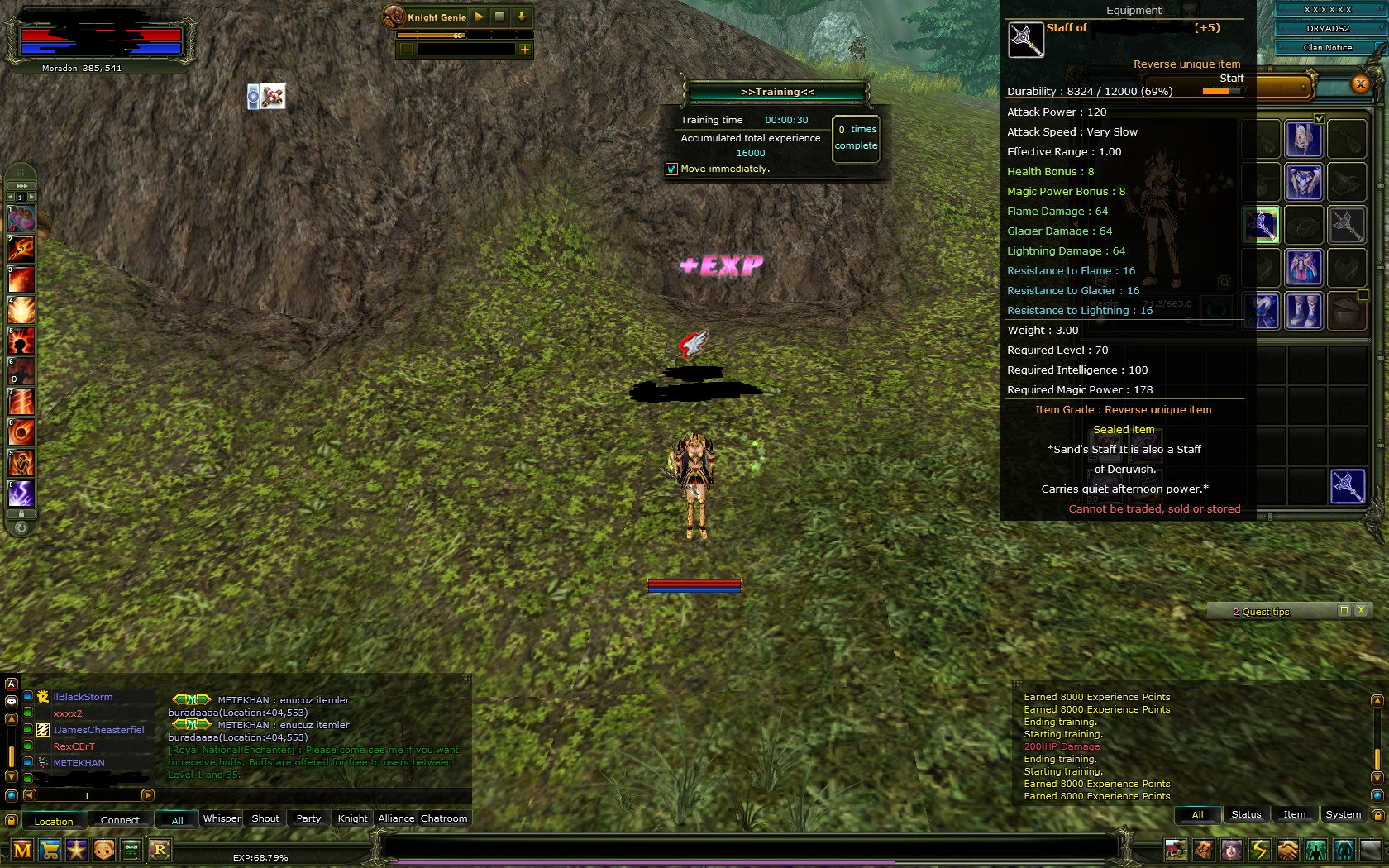Toggle the checkbox in the Knight Genie panel
Screen dimensions: 1389x868
tap(406, 50)
